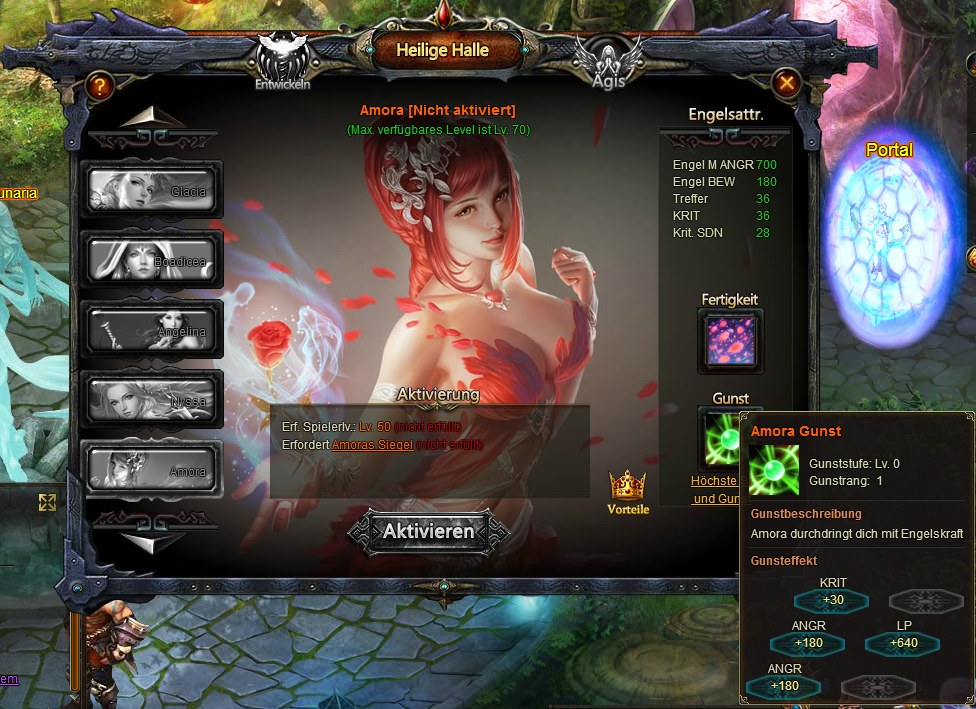
Task: Click the yellow expand arrows icon
Action: coord(47,502)
